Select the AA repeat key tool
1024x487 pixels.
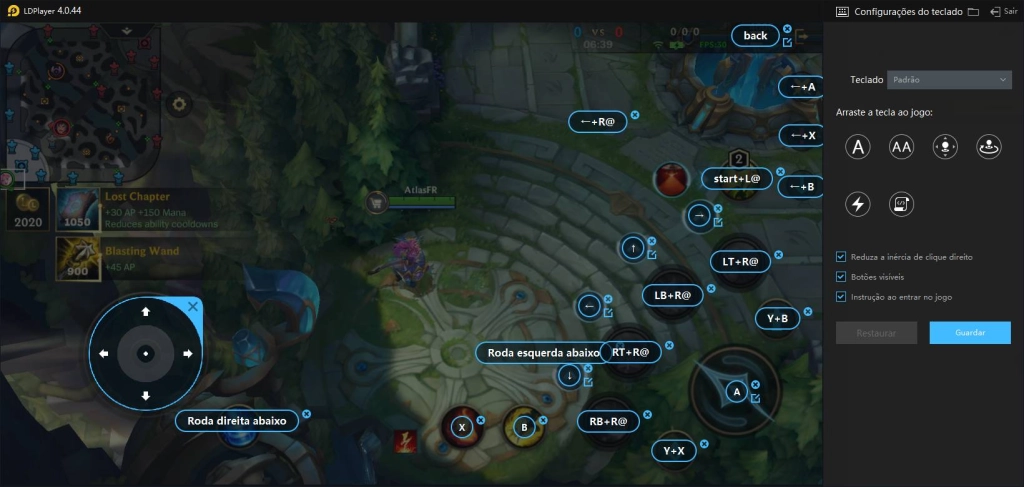[901, 147]
